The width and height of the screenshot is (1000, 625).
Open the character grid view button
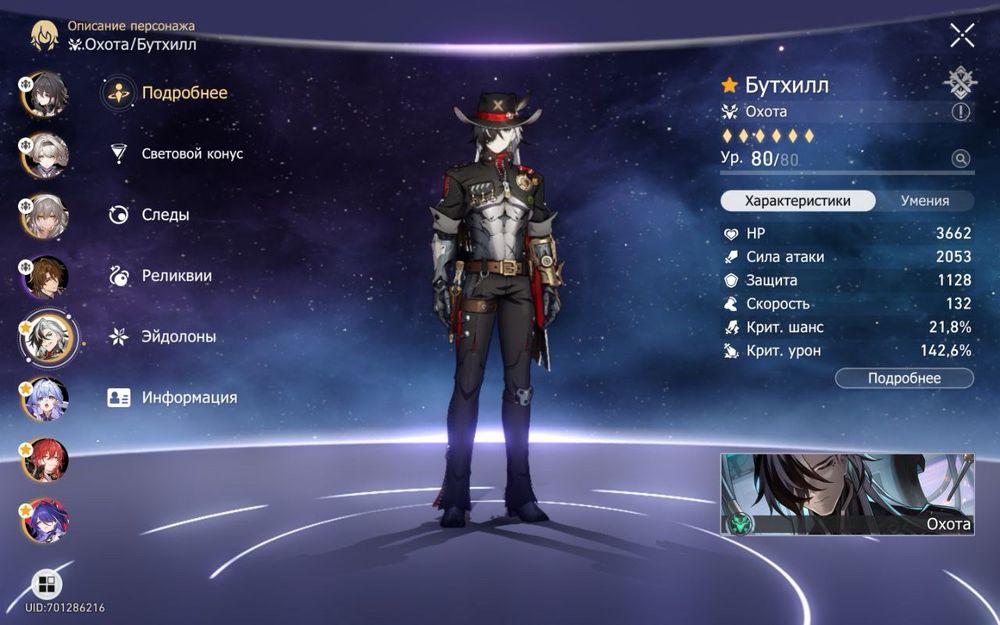click(46, 584)
